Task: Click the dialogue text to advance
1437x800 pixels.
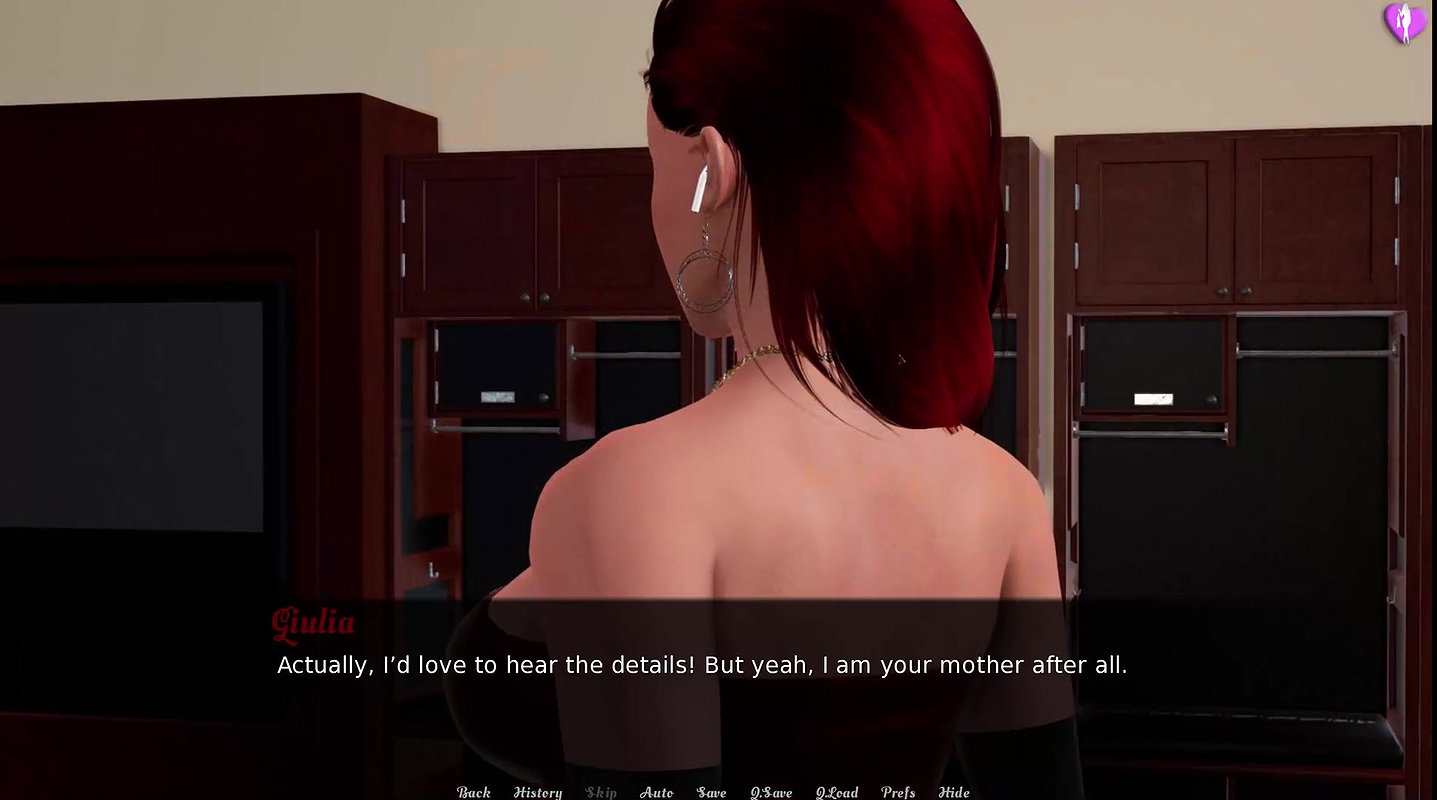Action: tap(700, 664)
